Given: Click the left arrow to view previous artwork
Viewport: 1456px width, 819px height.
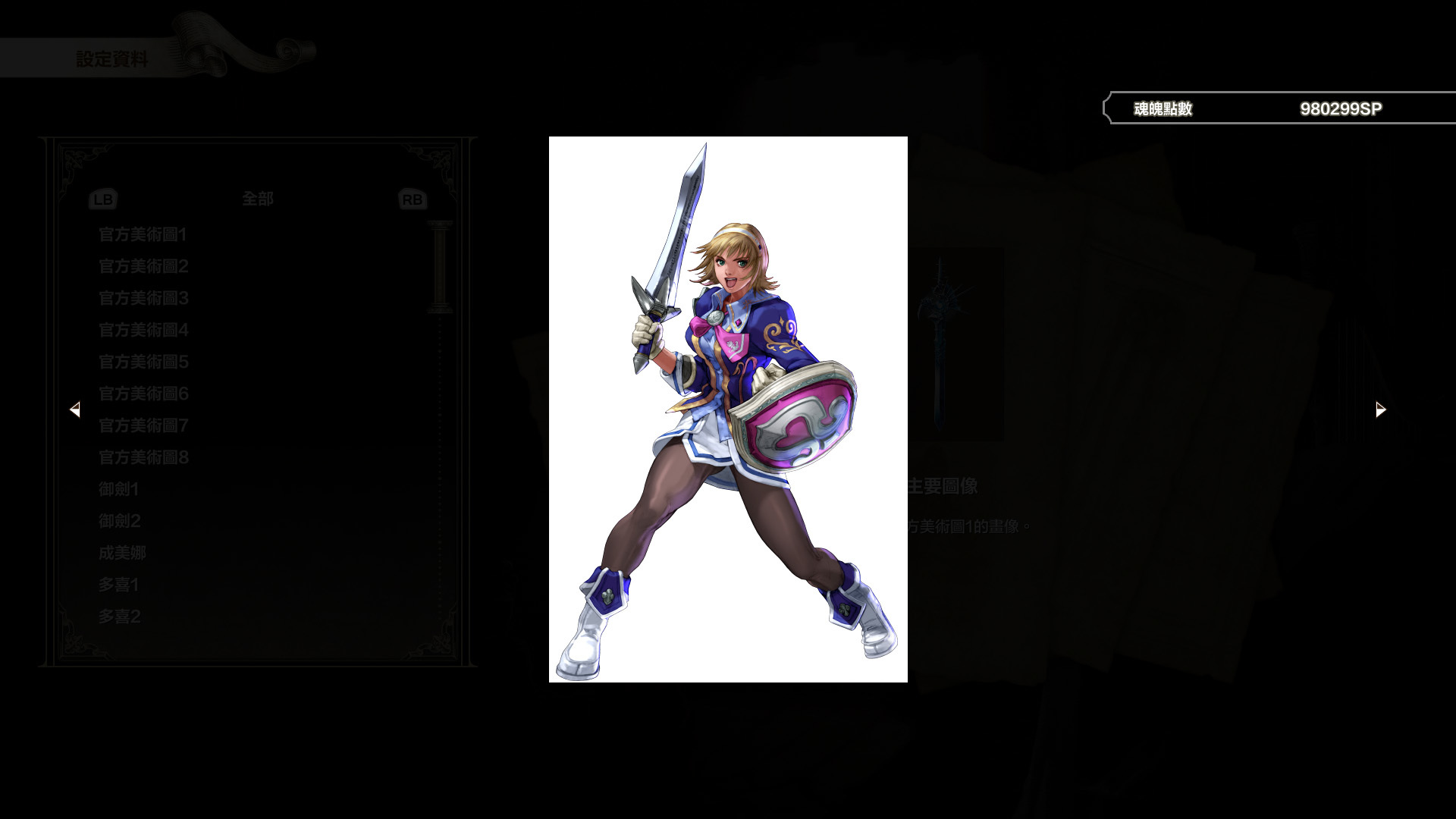Looking at the screenshot, I should [76, 409].
